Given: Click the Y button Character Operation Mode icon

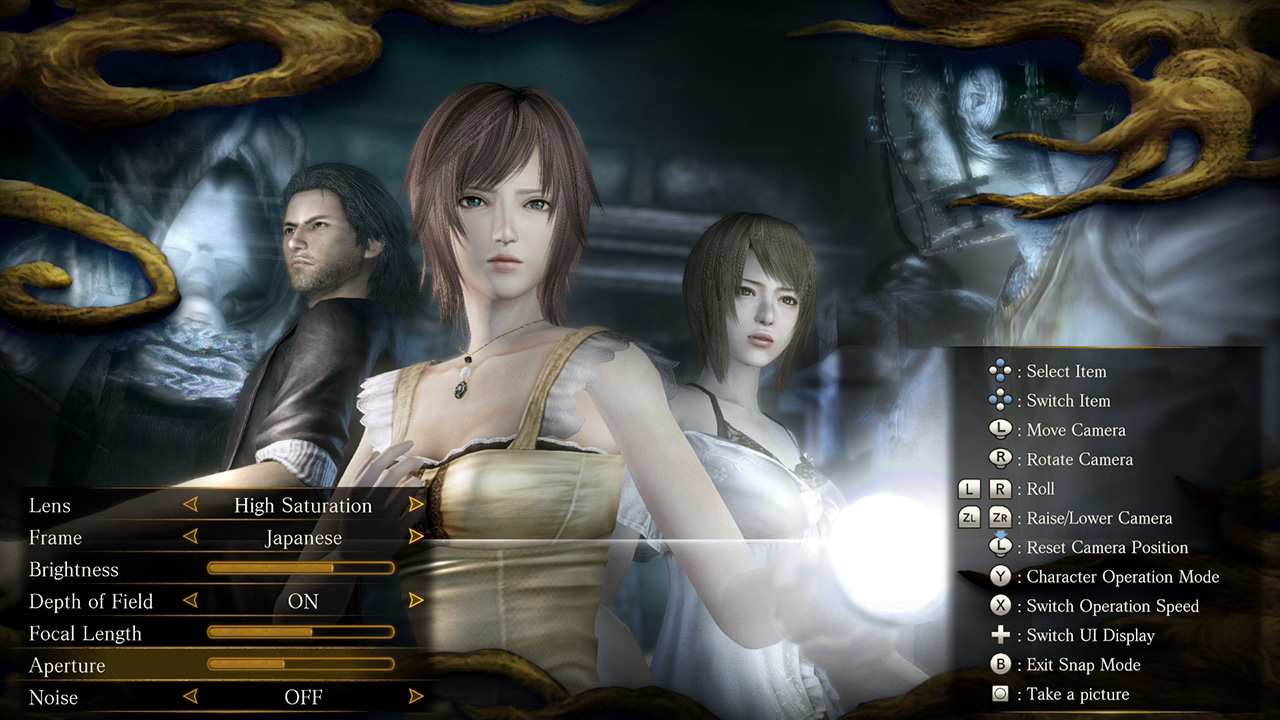Looking at the screenshot, I should point(1001,576).
